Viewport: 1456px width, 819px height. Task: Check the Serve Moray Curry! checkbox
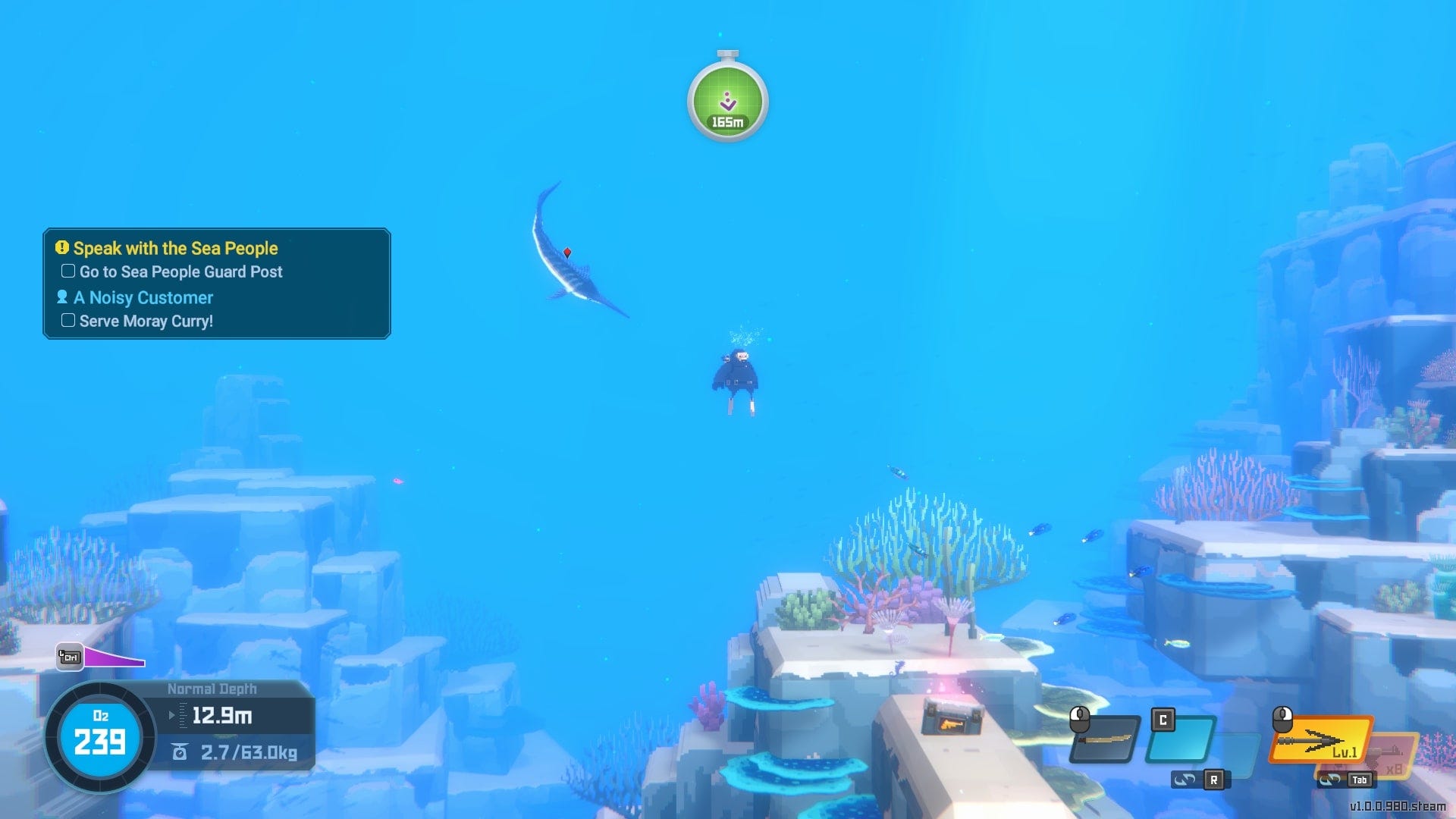(67, 320)
